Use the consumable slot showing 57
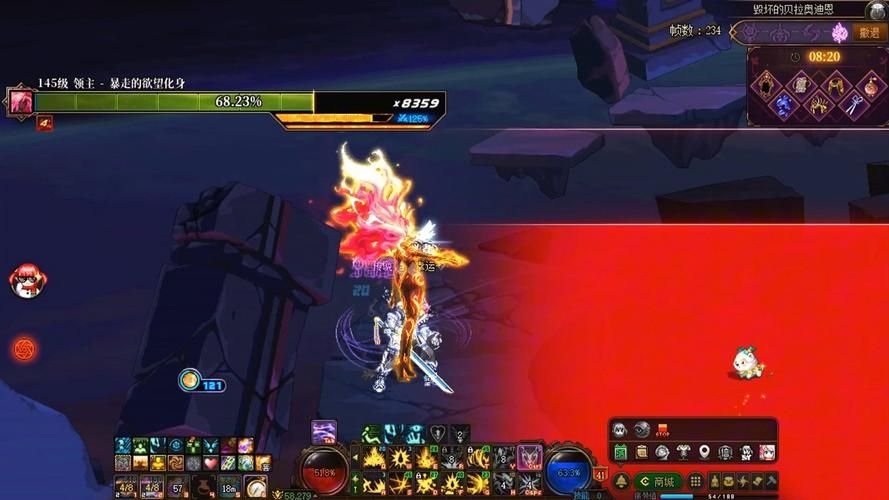Image resolution: width=889 pixels, height=500 pixels. click(x=177, y=488)
